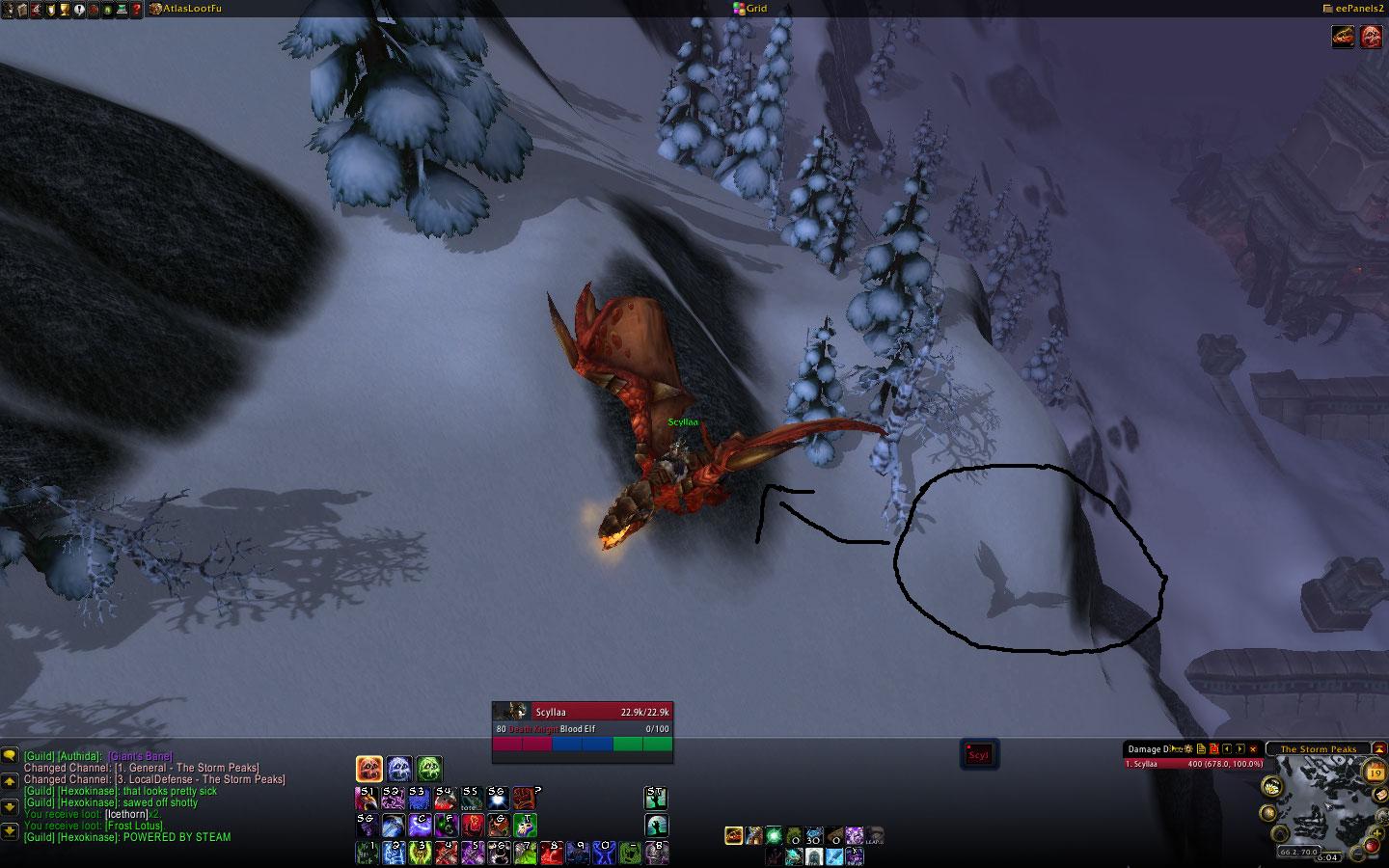Switch to the red Blood Presence stance
Image resolution: width=1389 pixels, height=868 pixels.
(369, 769)
